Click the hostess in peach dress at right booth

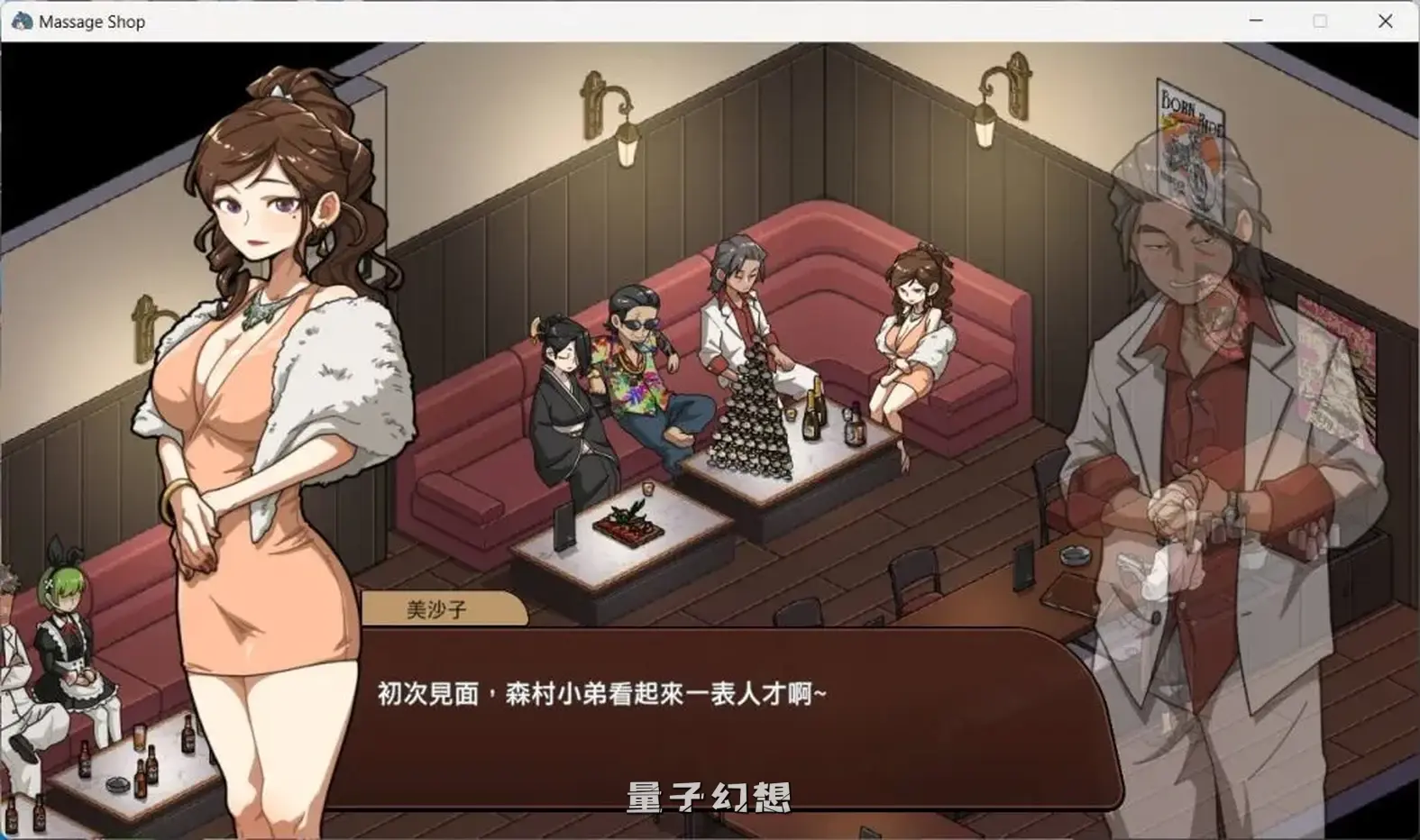[x=911, y=342]
